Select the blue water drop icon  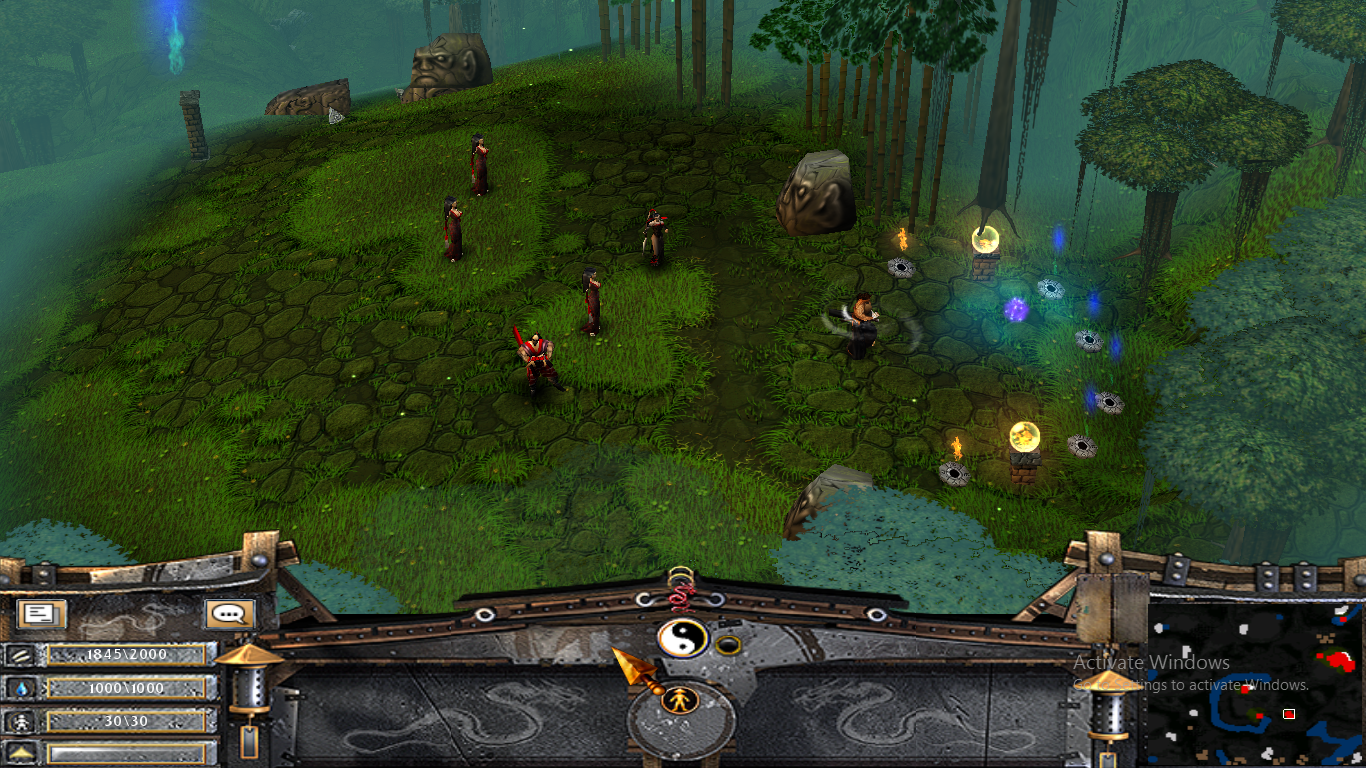20,688
